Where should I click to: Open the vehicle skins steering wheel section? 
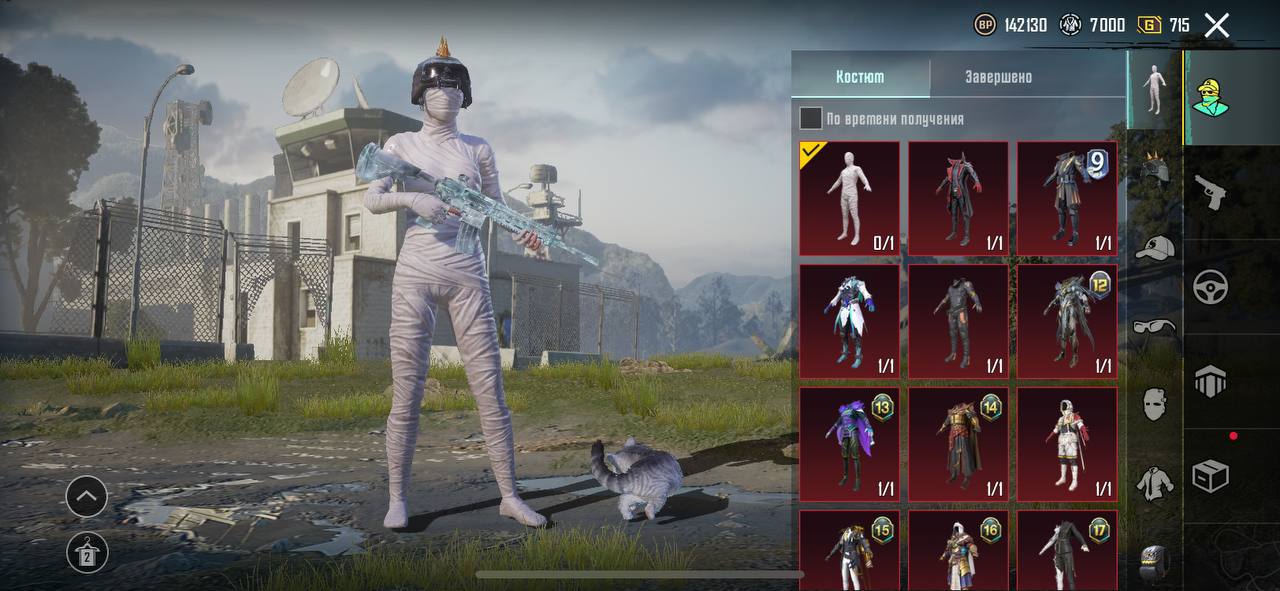(1211, 287)
